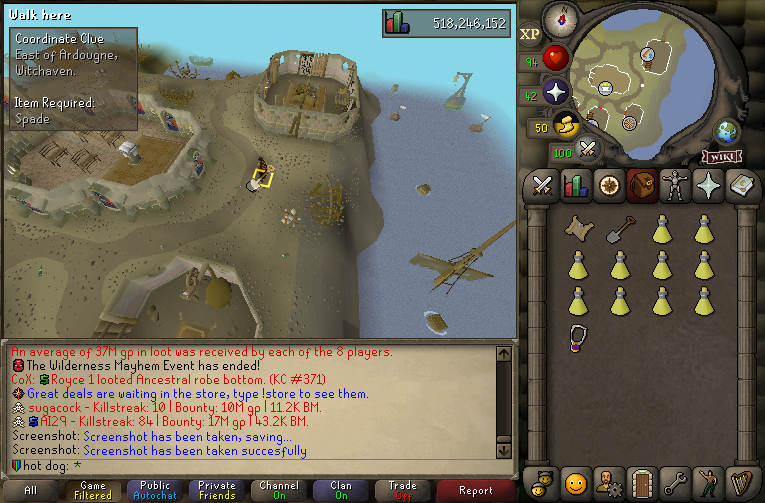Open the Combat Options tab
The image size is (765, 503).
pos(543,186)
